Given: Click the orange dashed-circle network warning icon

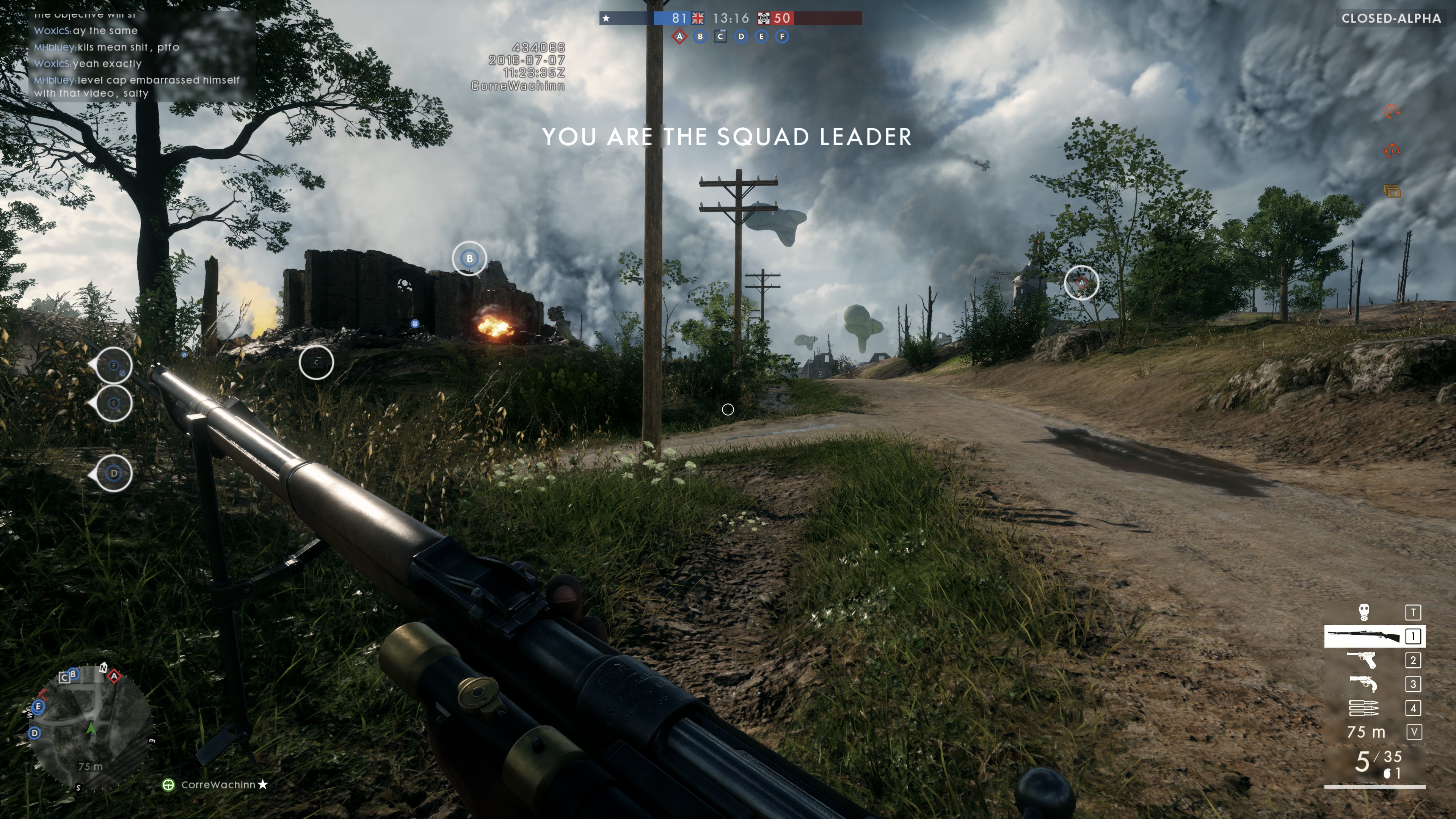Looking at the screenshot, I should point(1392,111).
